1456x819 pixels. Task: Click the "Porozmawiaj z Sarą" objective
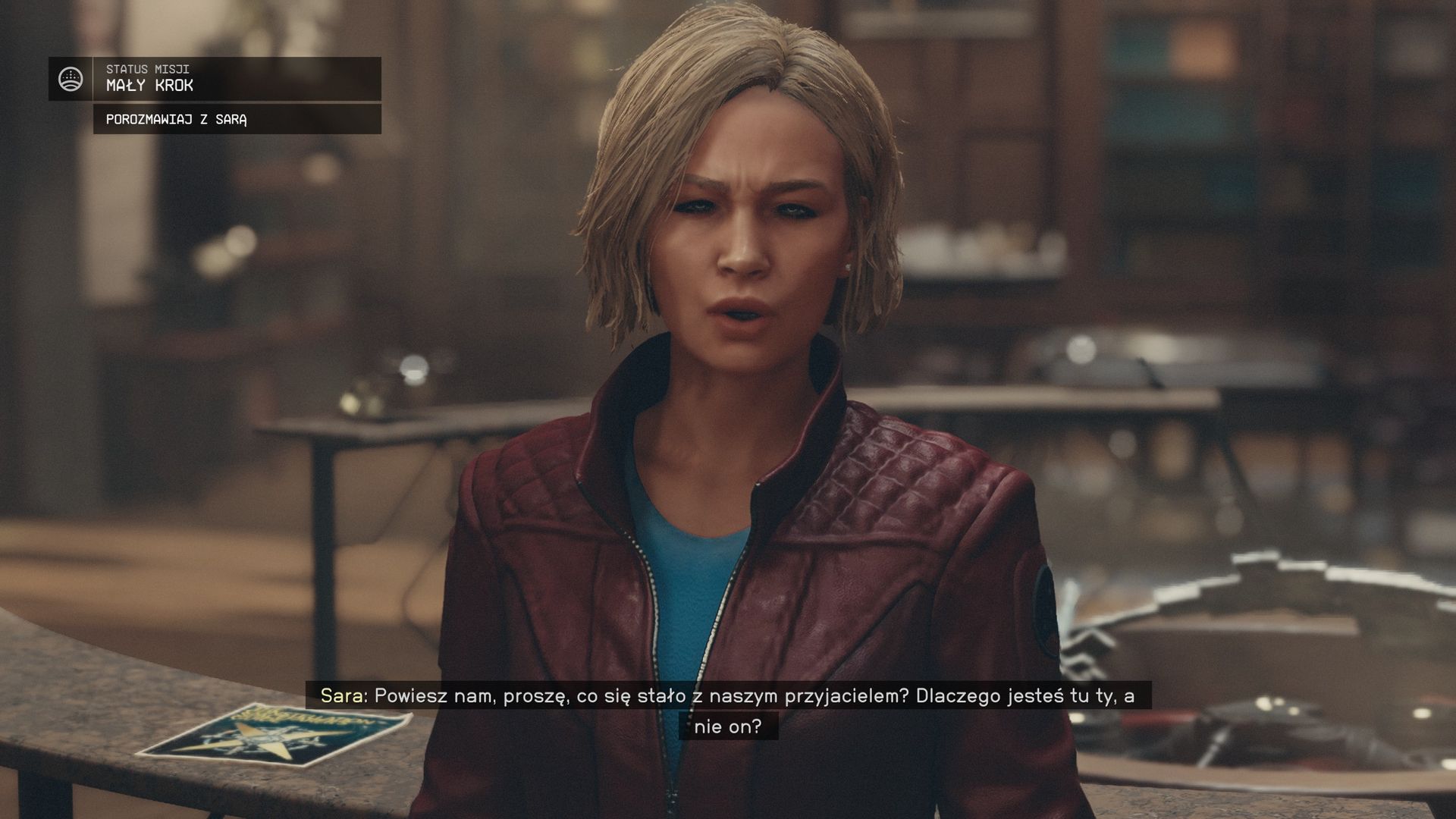click(x=237, y=119)
